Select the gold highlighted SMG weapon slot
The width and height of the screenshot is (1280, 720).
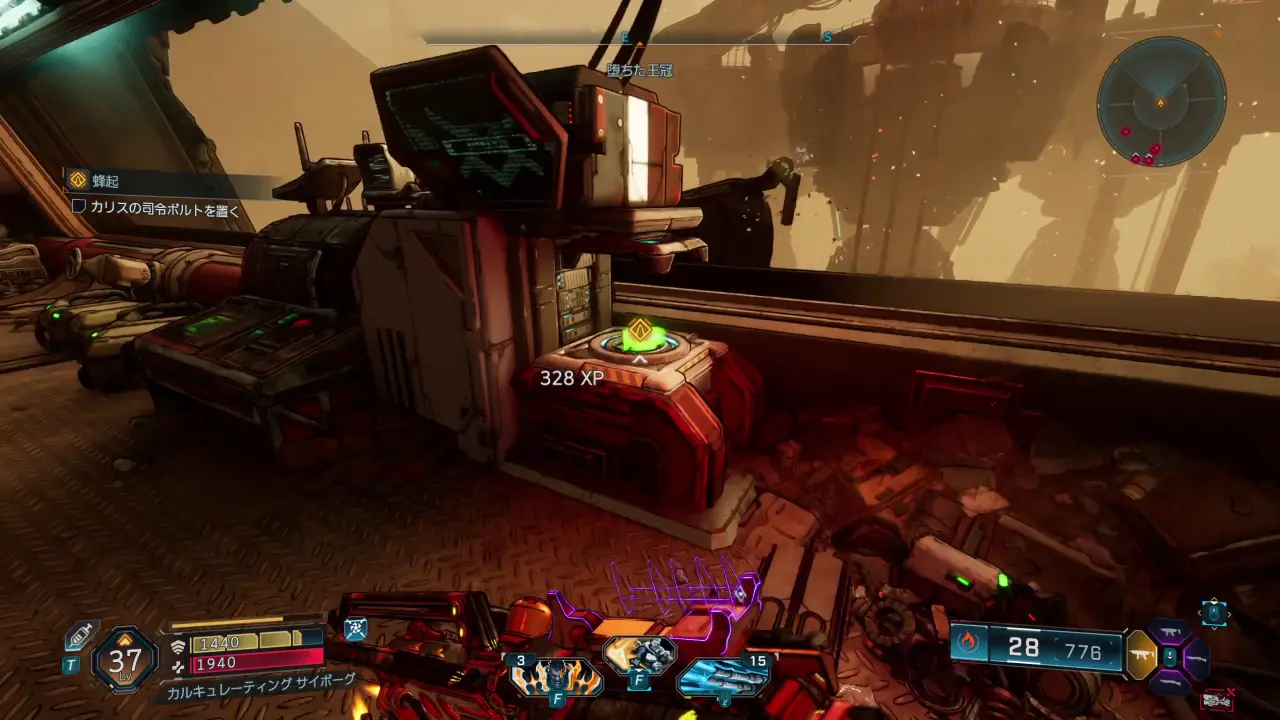1141,657
